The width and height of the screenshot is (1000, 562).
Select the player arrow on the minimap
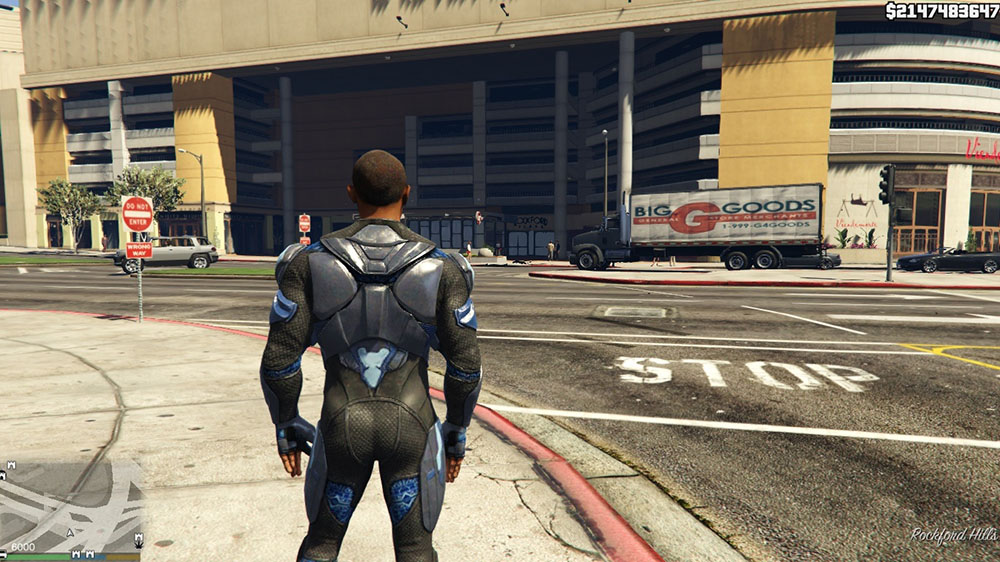pyautogui.click(x=71, y=534)
